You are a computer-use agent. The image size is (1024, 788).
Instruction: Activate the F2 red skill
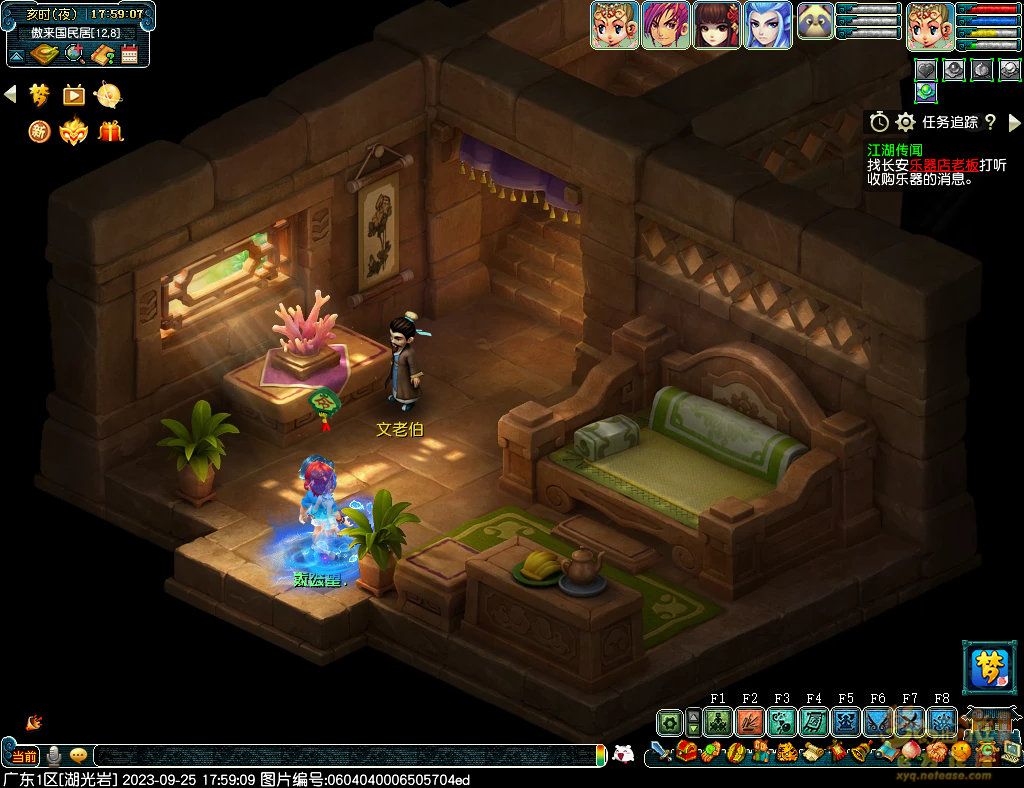click(x=750, y=721)
